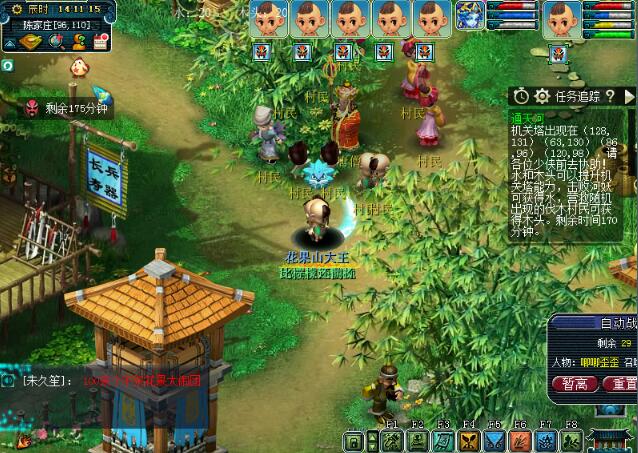The image size is (638, 453).
Task: Click the 重置 reset button
Action: pos(623,383)
